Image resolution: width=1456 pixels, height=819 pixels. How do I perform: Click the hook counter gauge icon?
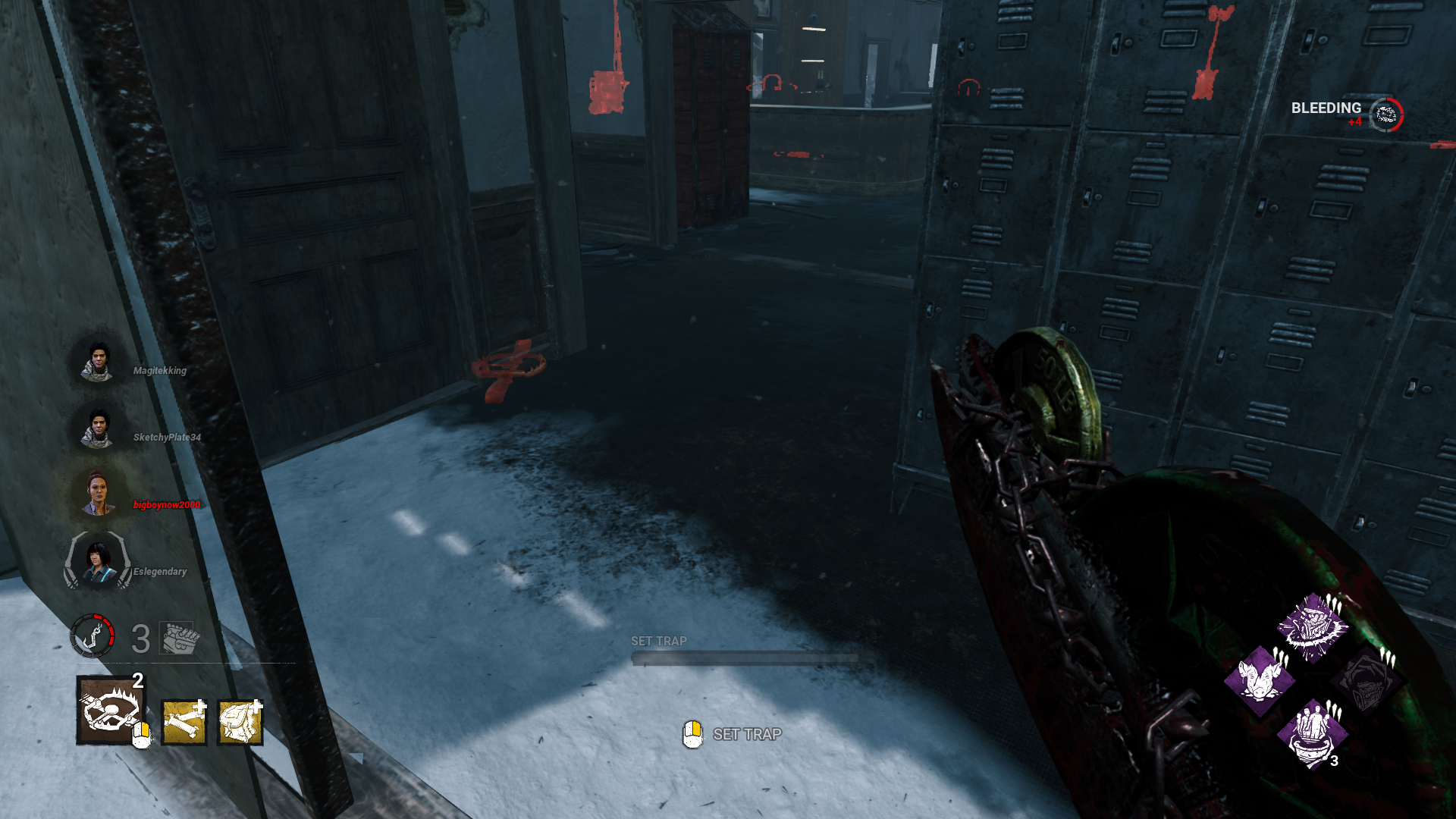tap(93, 637)
